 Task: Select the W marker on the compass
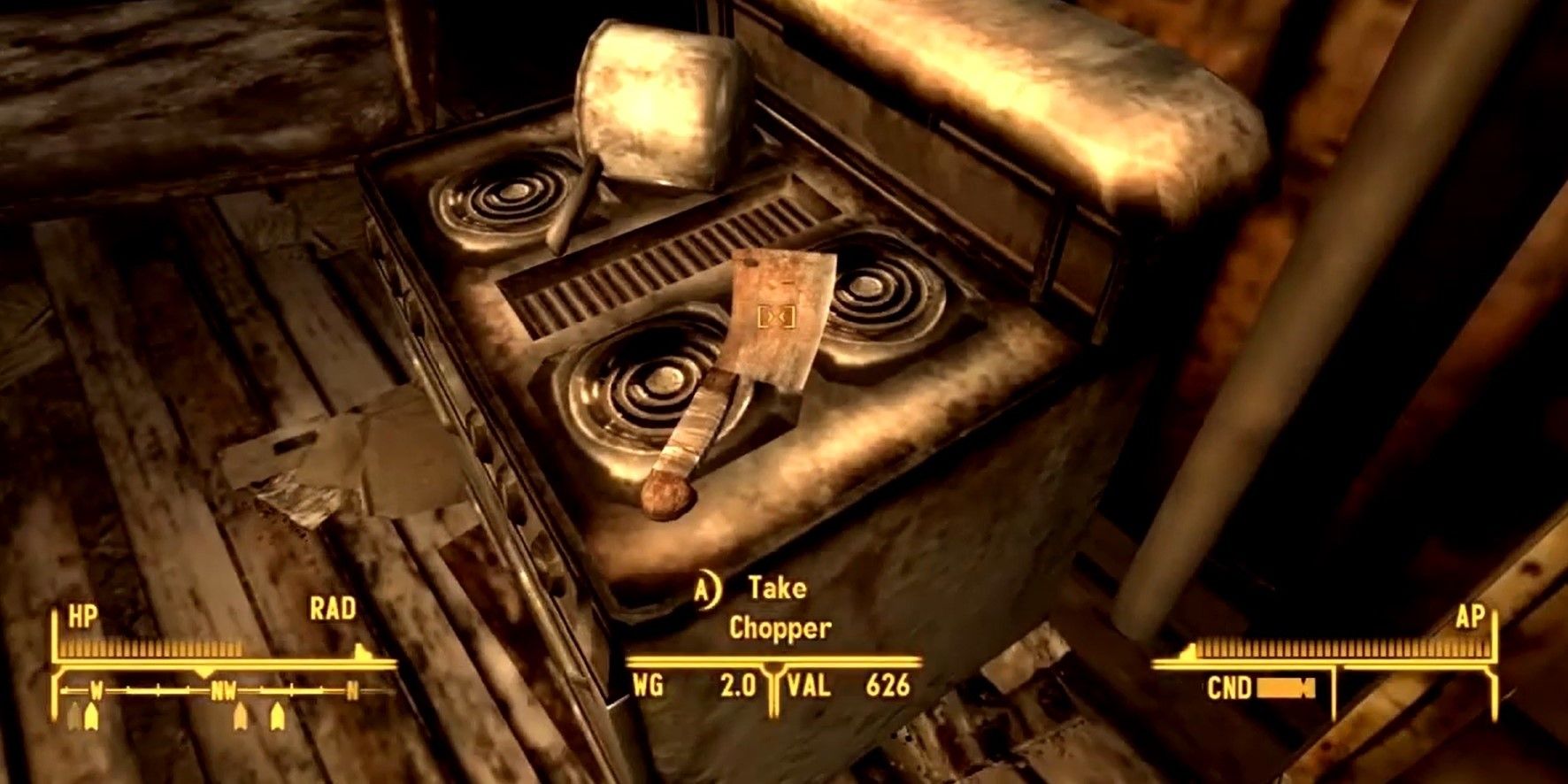click(x=96, y=690)
